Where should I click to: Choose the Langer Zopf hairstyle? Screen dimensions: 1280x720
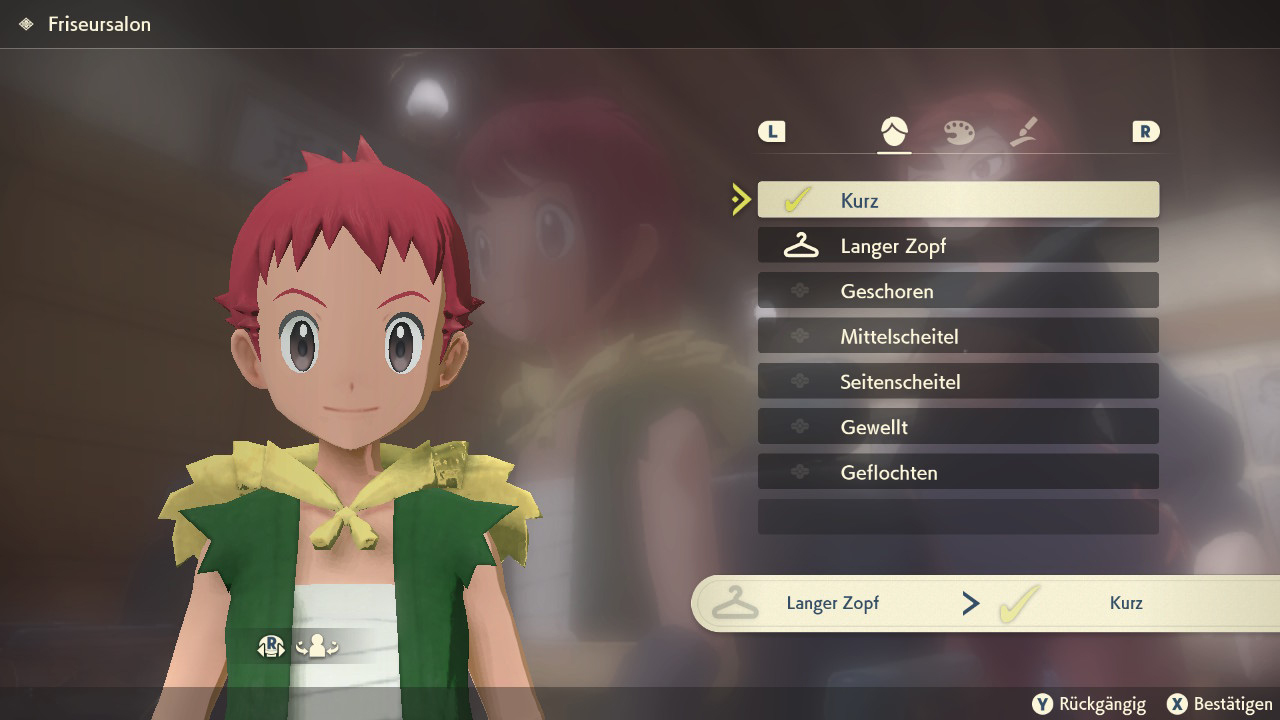coord(958,245)
